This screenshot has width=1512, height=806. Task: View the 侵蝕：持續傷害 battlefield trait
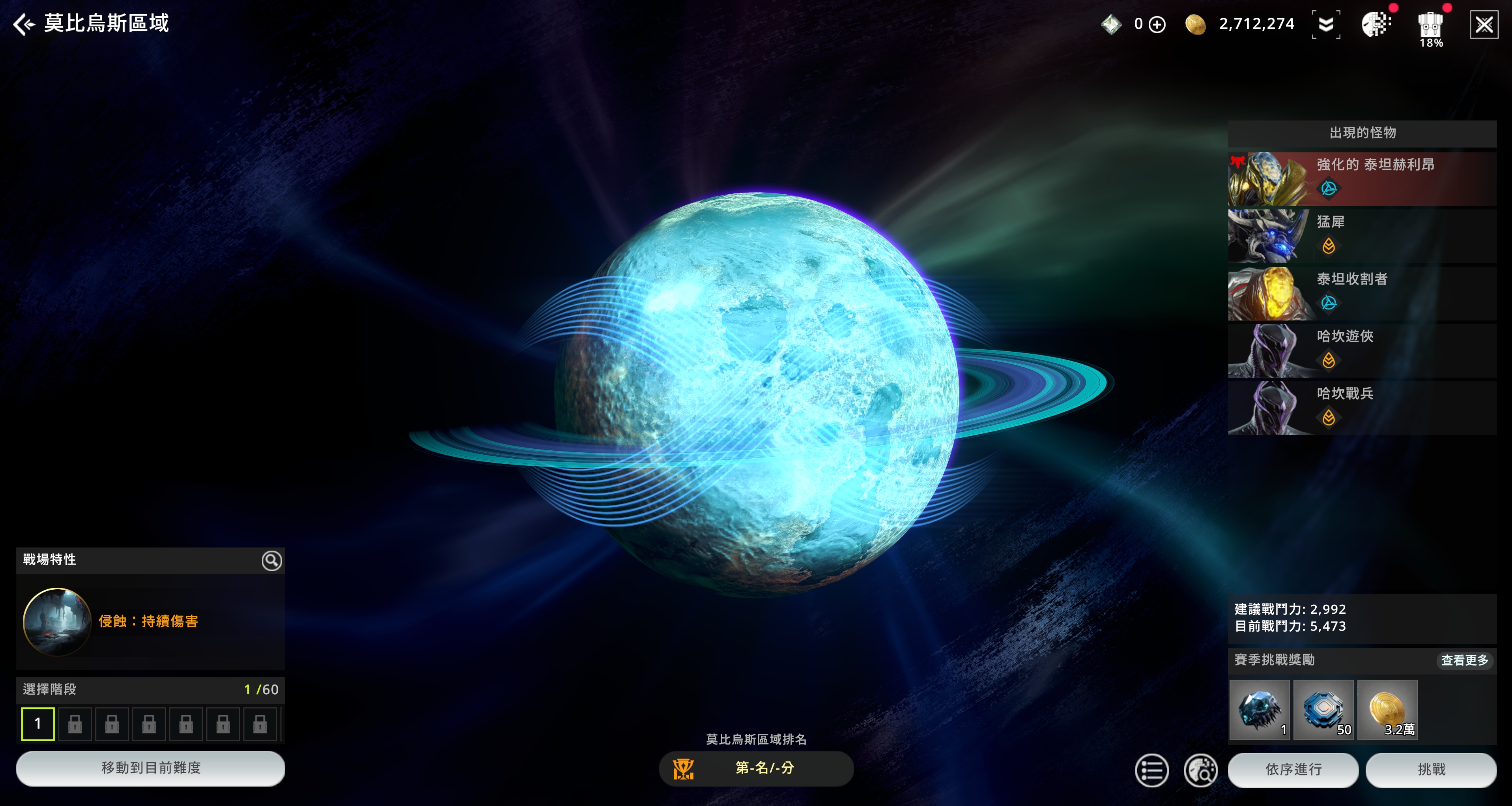tap(148, 622)
